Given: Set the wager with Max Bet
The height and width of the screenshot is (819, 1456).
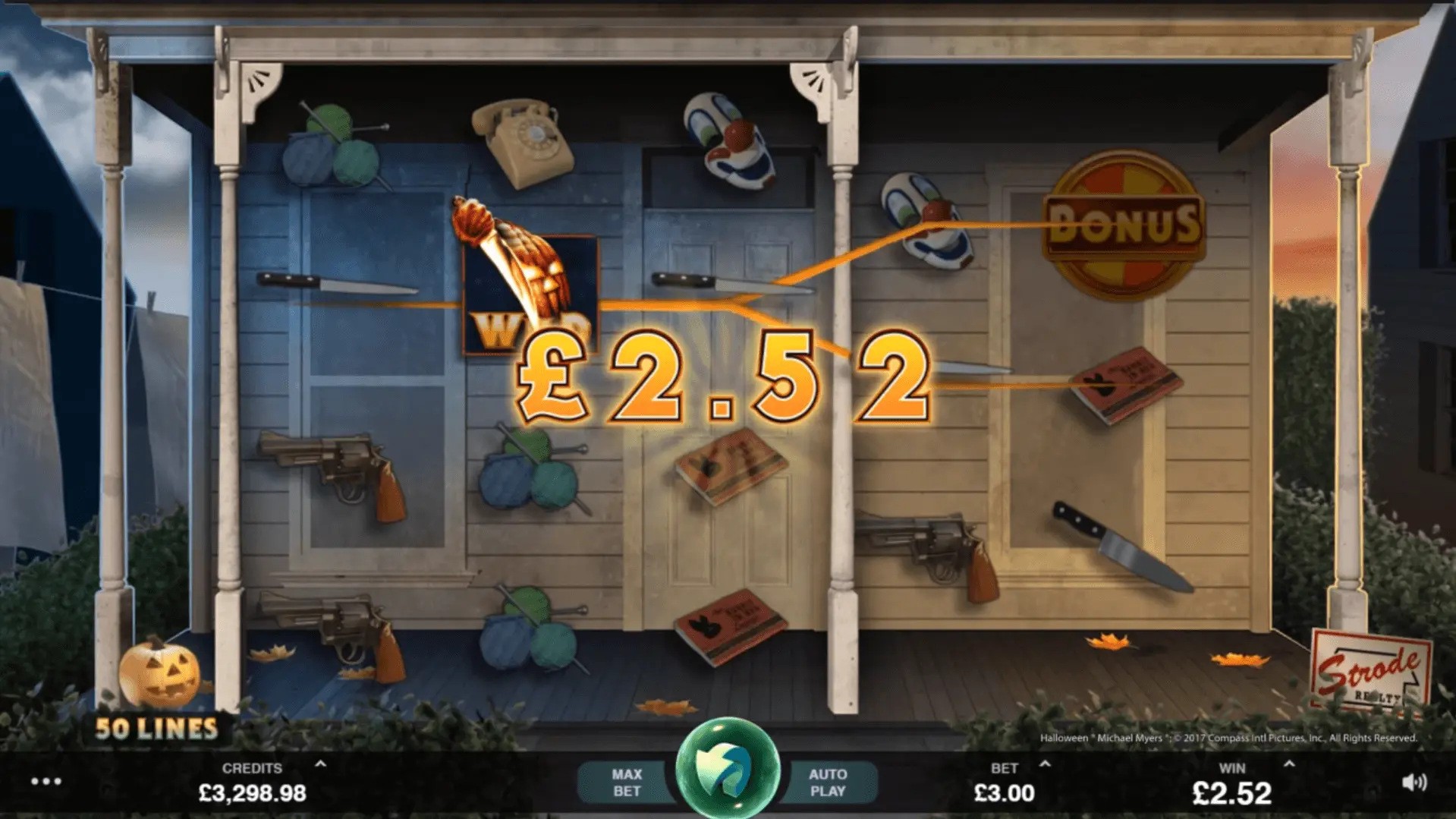Looking at the screenshot, I should click(626, 783).
